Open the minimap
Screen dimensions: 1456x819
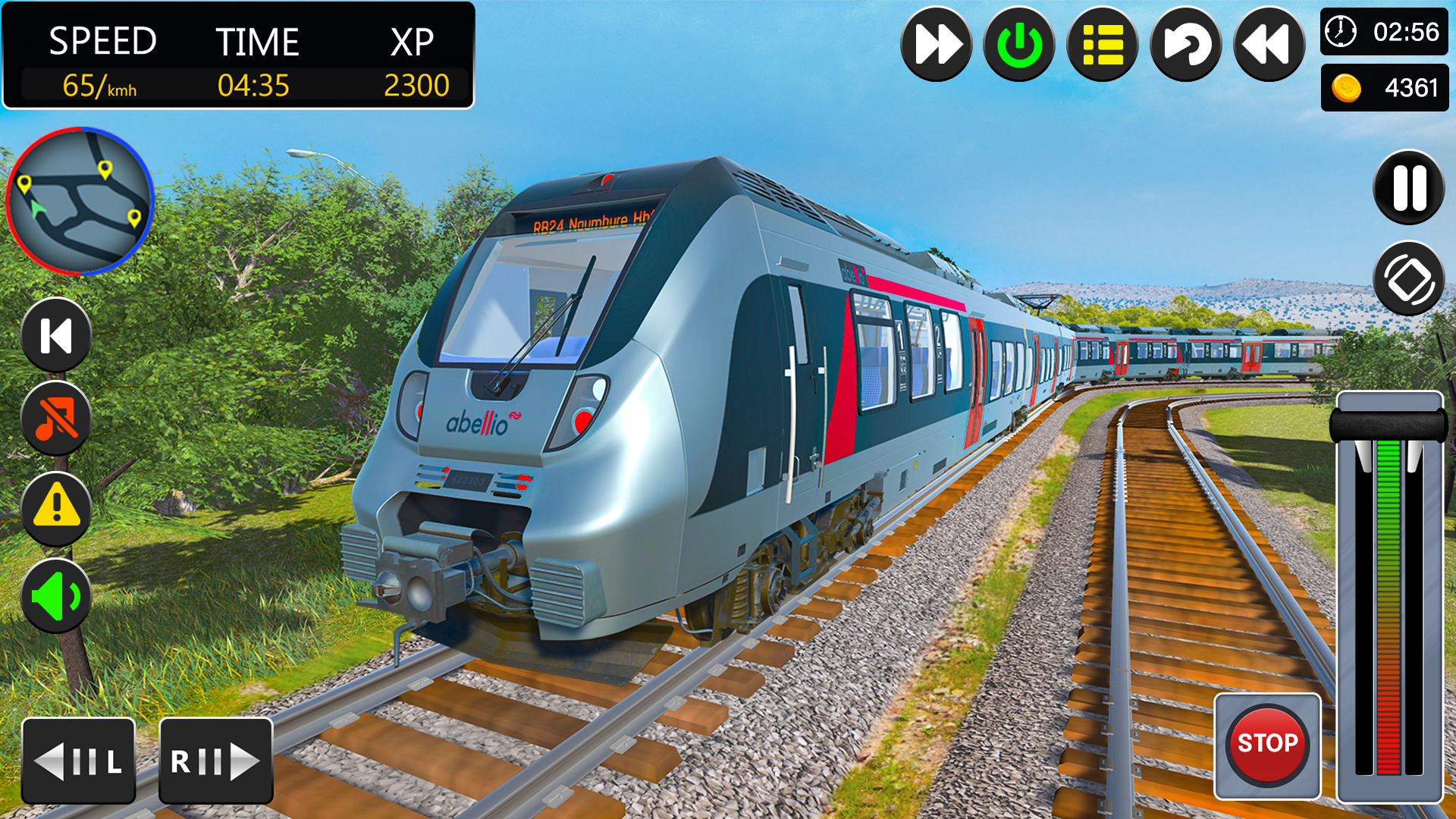coord(80,201)
